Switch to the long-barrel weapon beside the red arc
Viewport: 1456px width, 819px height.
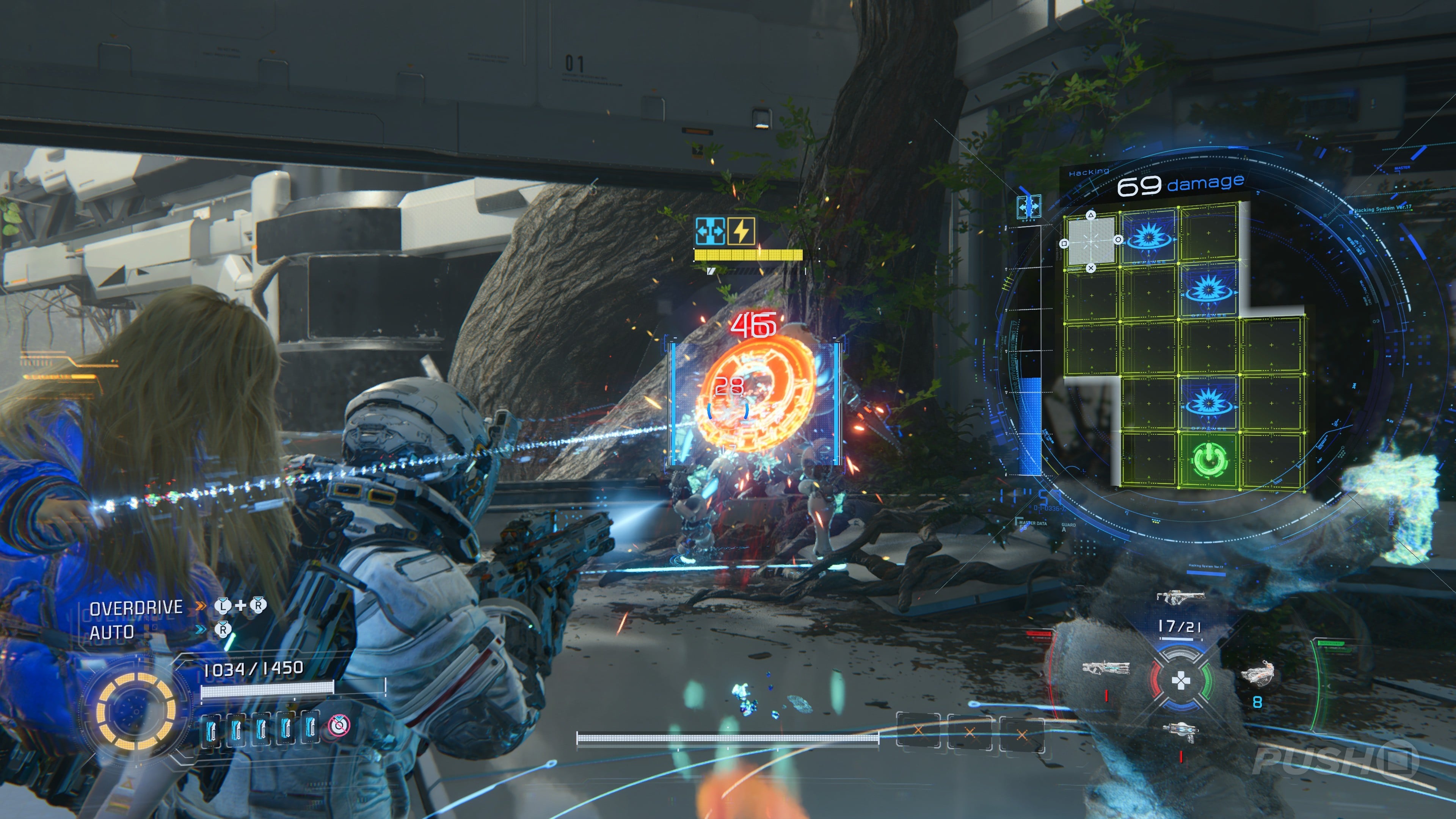coord(1106,668)
